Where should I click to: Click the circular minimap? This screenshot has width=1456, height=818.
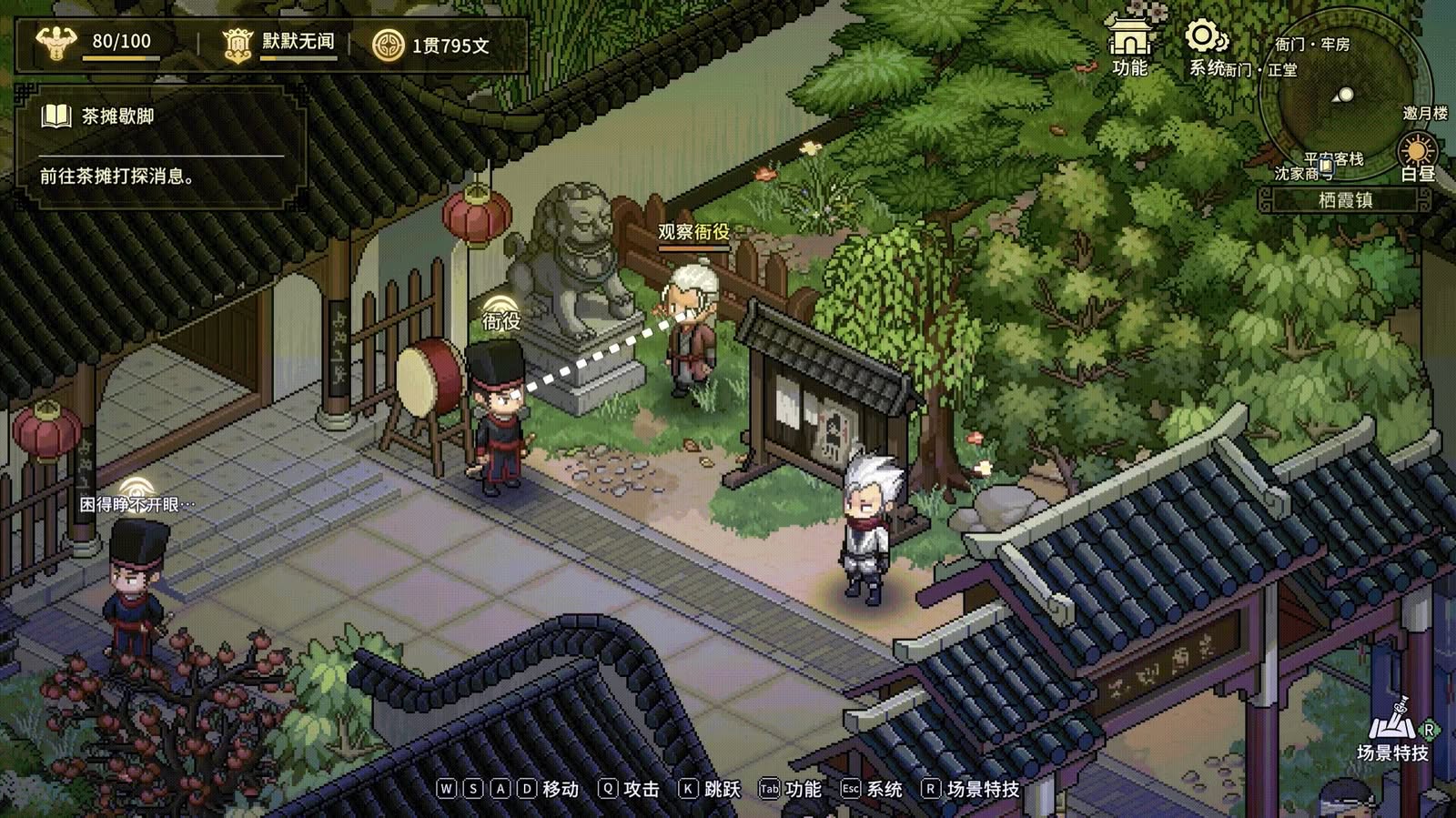(x=1338, y=102)
